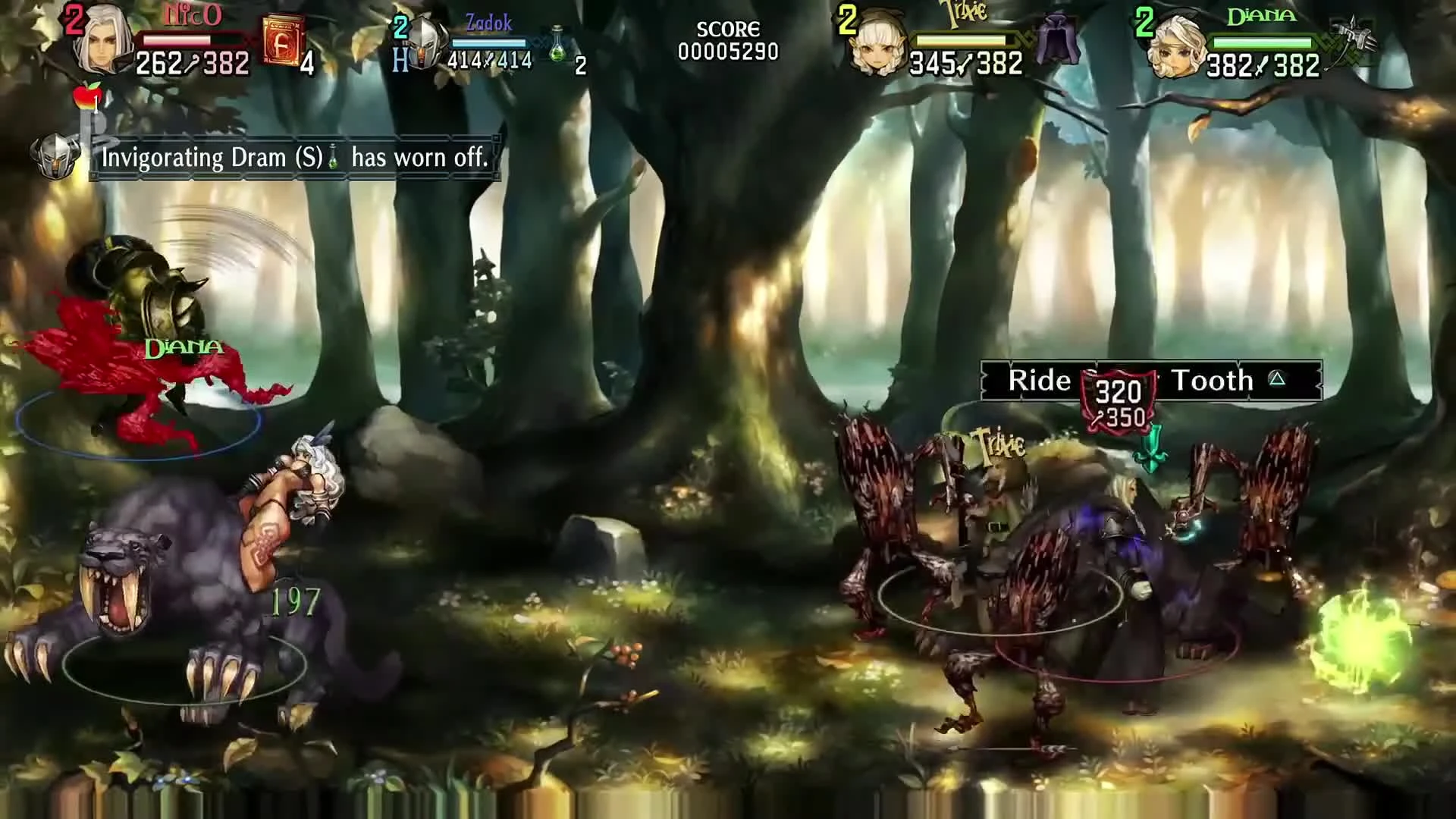Click the apple pickup icon below NicO's portrait
Screen dimensions: 1456x819
tap(86, 97)
